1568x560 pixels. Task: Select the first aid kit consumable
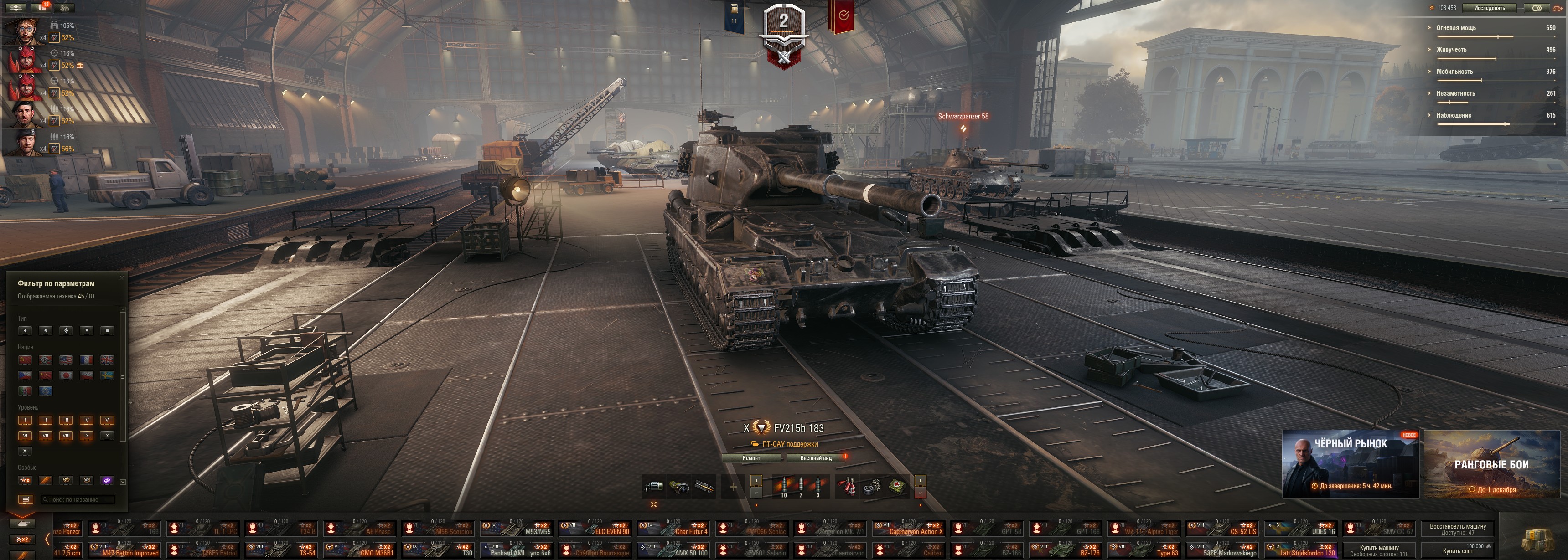coord(897,486)
